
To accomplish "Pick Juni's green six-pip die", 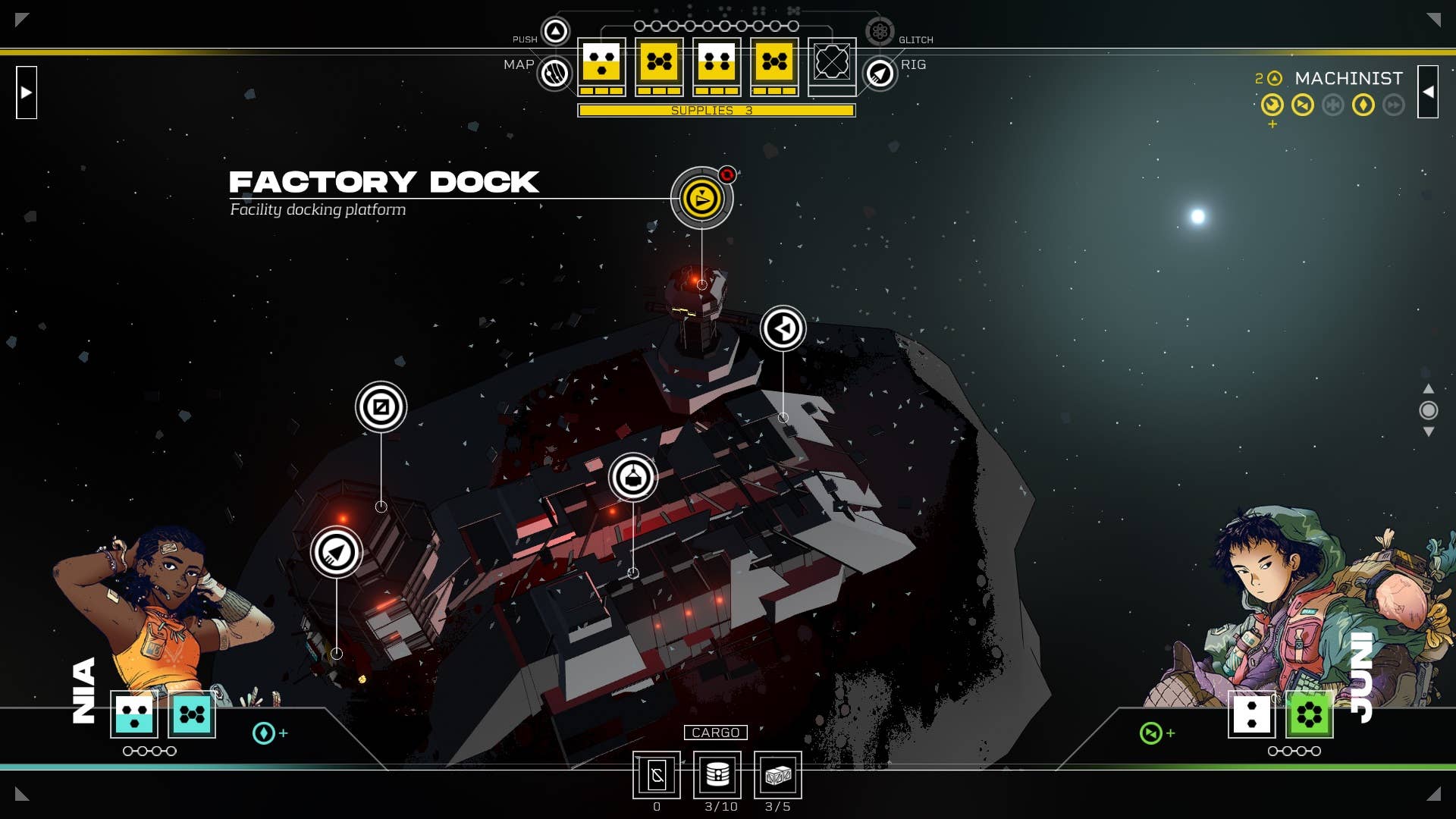I will pyautogui.click(x=1309, y=714).
